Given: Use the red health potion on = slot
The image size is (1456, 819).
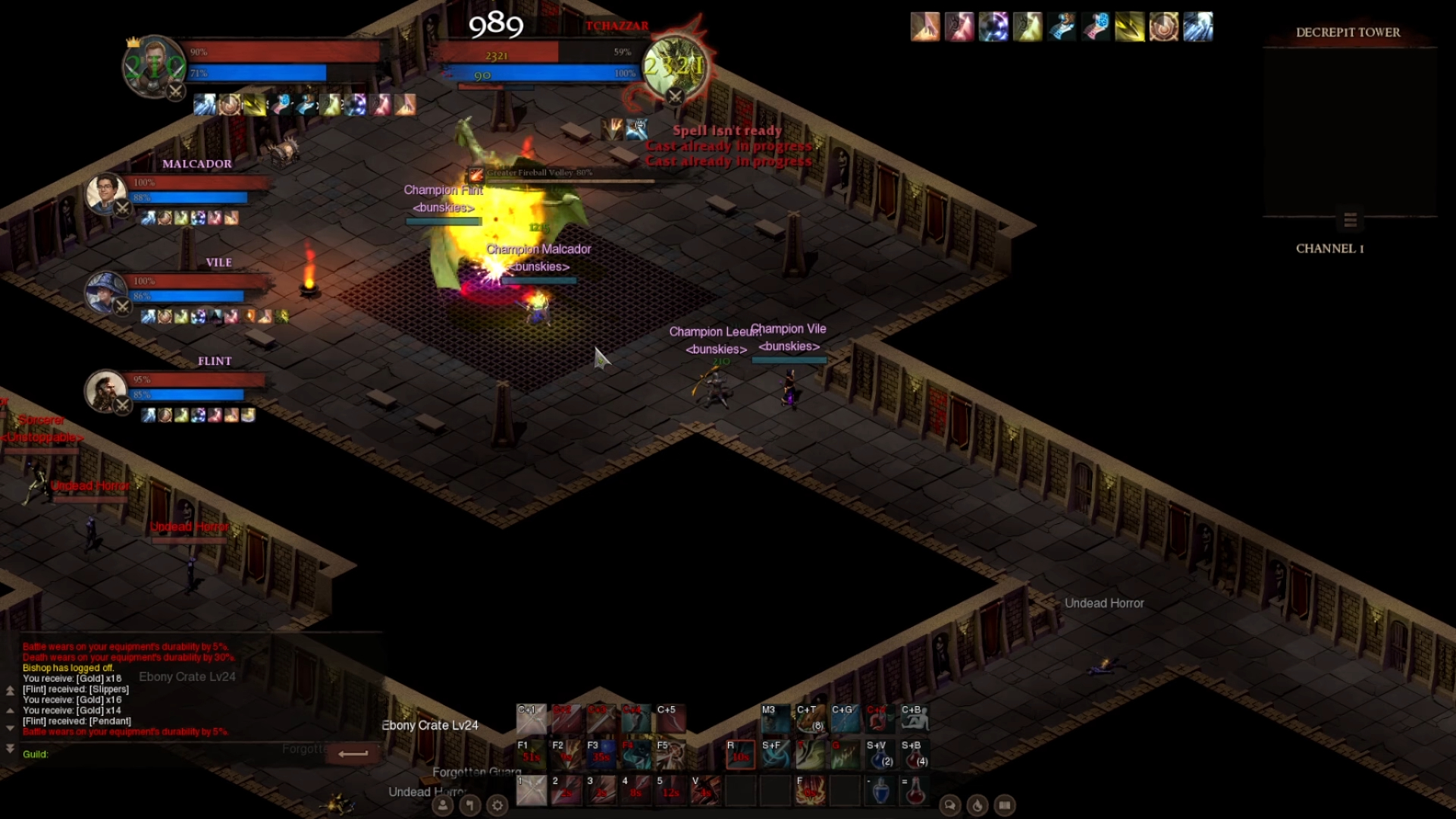Looking at the screenshot, I should [x=915, y=791].
